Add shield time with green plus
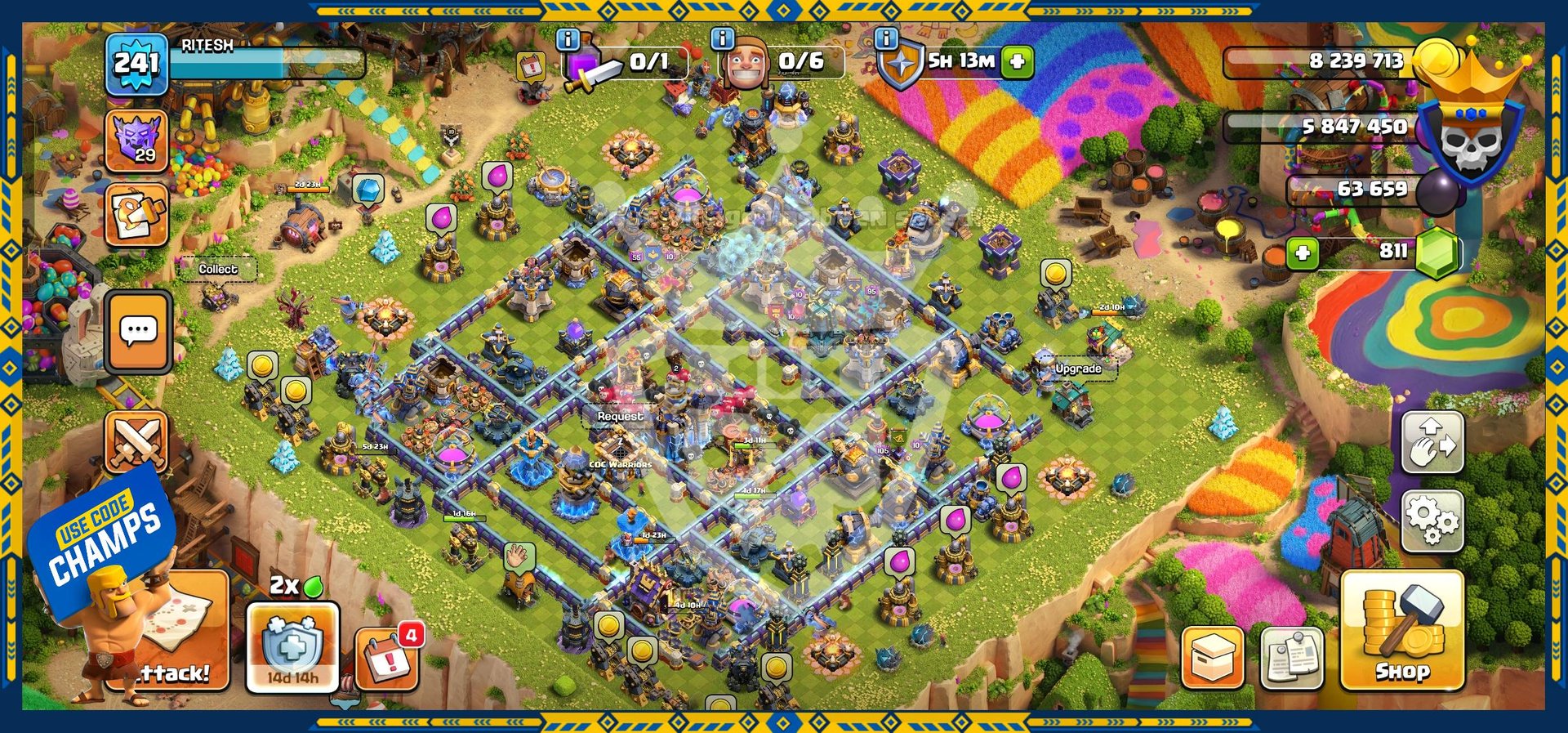This screenshot has height=733, width=1568. pyautogui.click(x=1018, y=61)
